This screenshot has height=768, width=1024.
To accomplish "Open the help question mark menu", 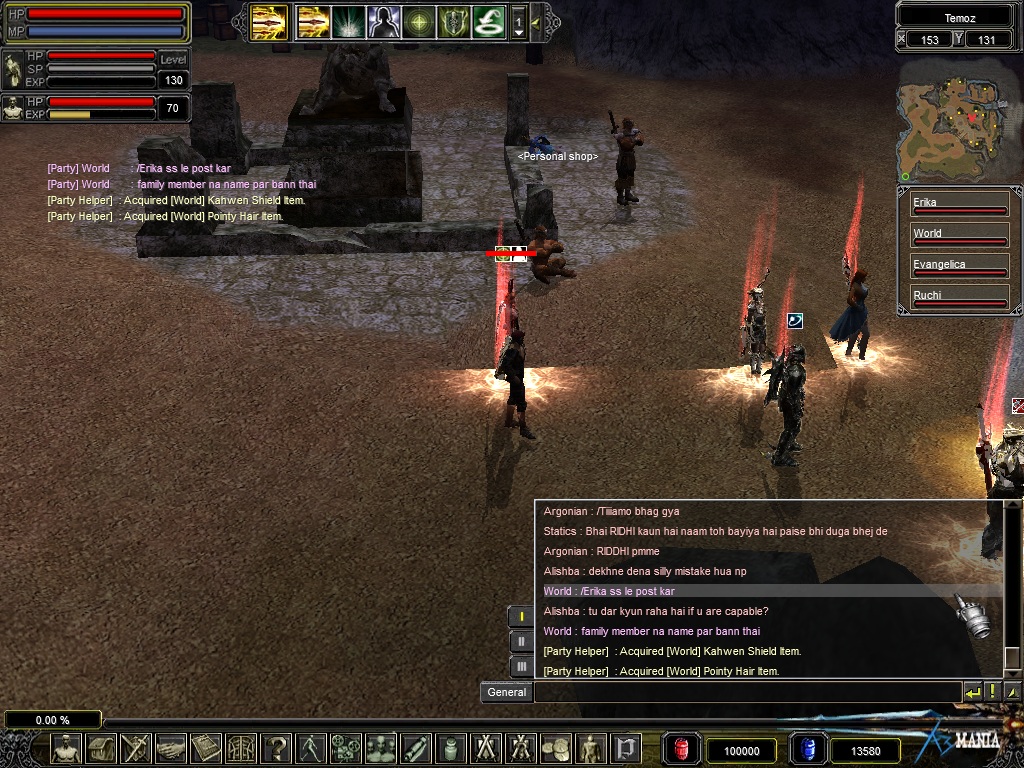I will [x=278, y=748].
